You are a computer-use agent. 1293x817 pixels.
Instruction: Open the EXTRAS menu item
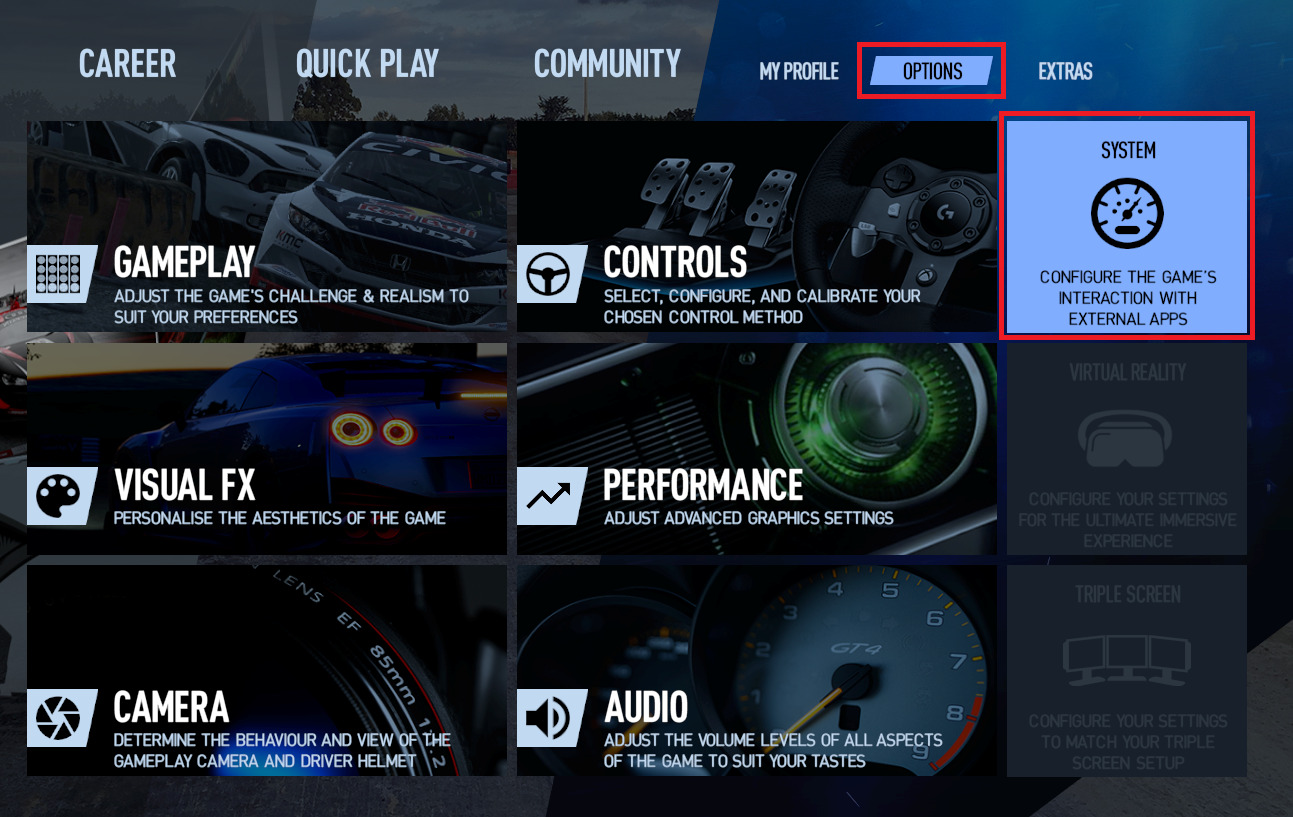point(1064,71)
